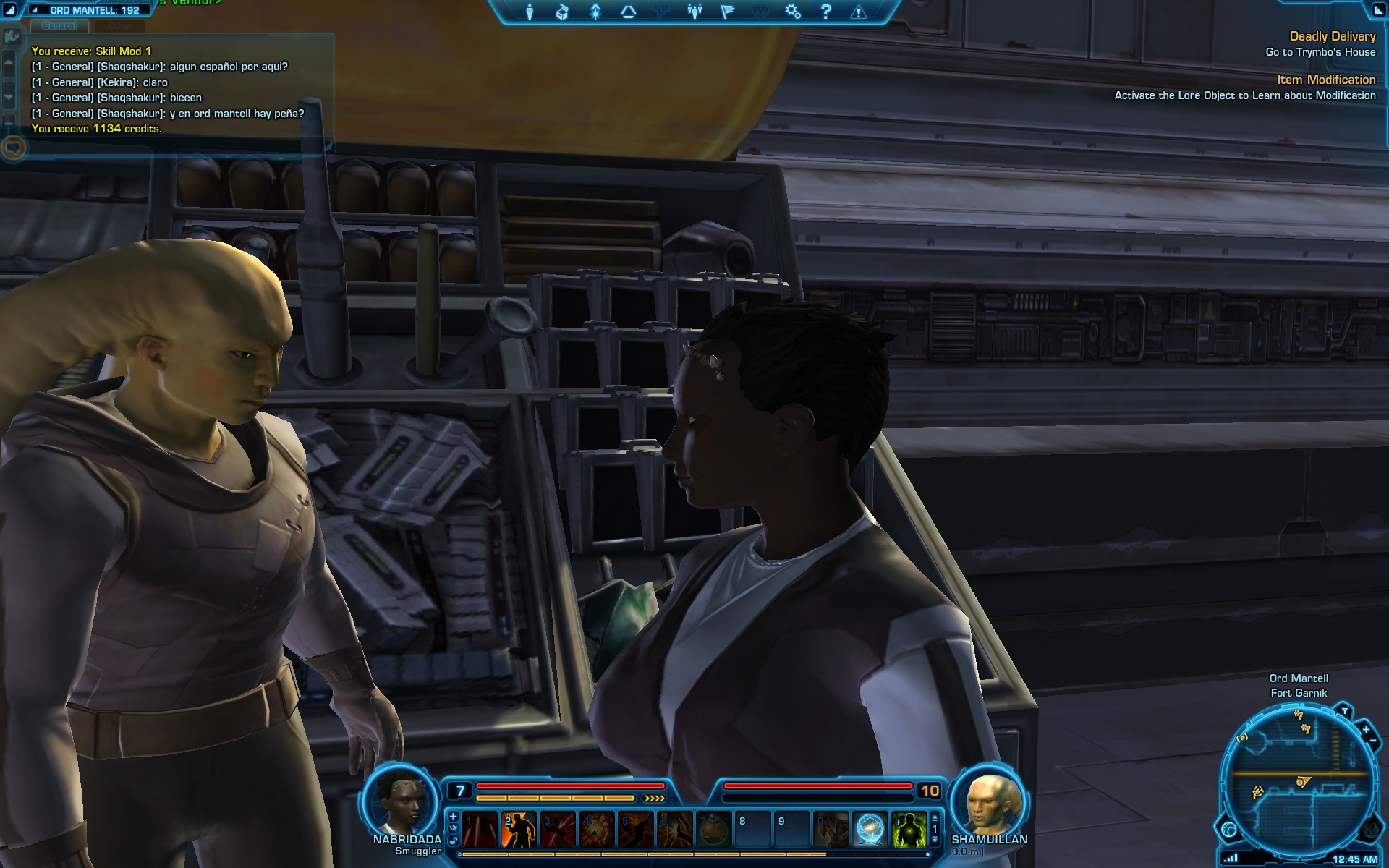Screen dimensions: 1389x868
Task: Open the character sheet icon
Action: [x=530, y=12]
